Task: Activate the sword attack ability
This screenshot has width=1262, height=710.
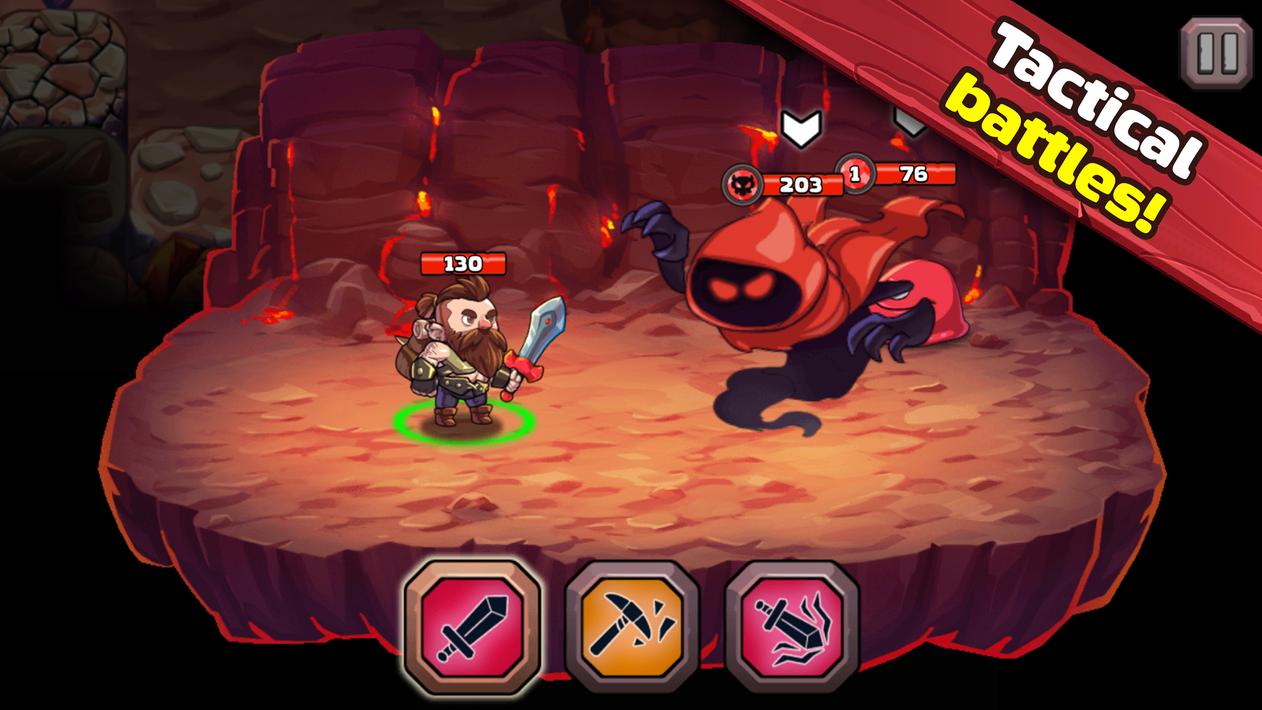Action: click(472, 625)
